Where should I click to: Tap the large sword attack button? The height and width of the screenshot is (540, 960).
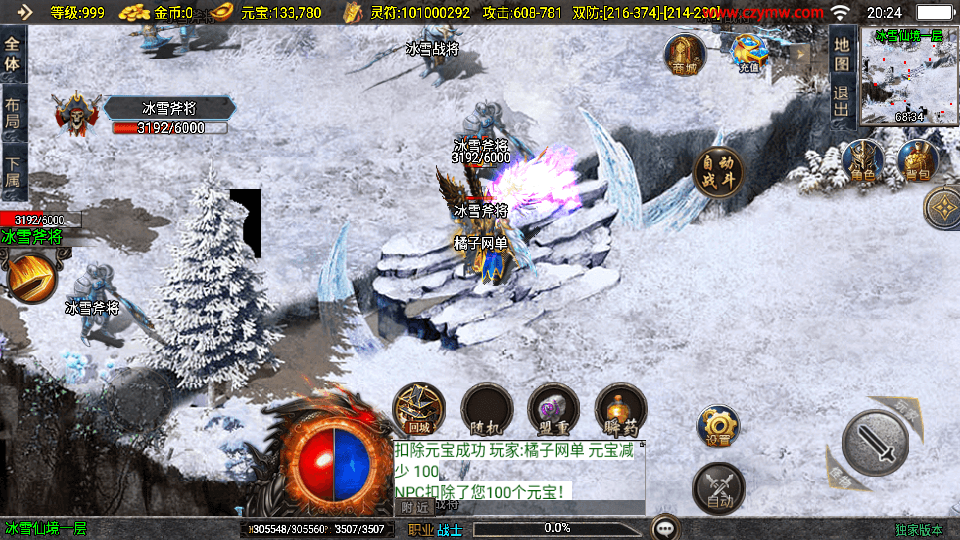(875, 441)
